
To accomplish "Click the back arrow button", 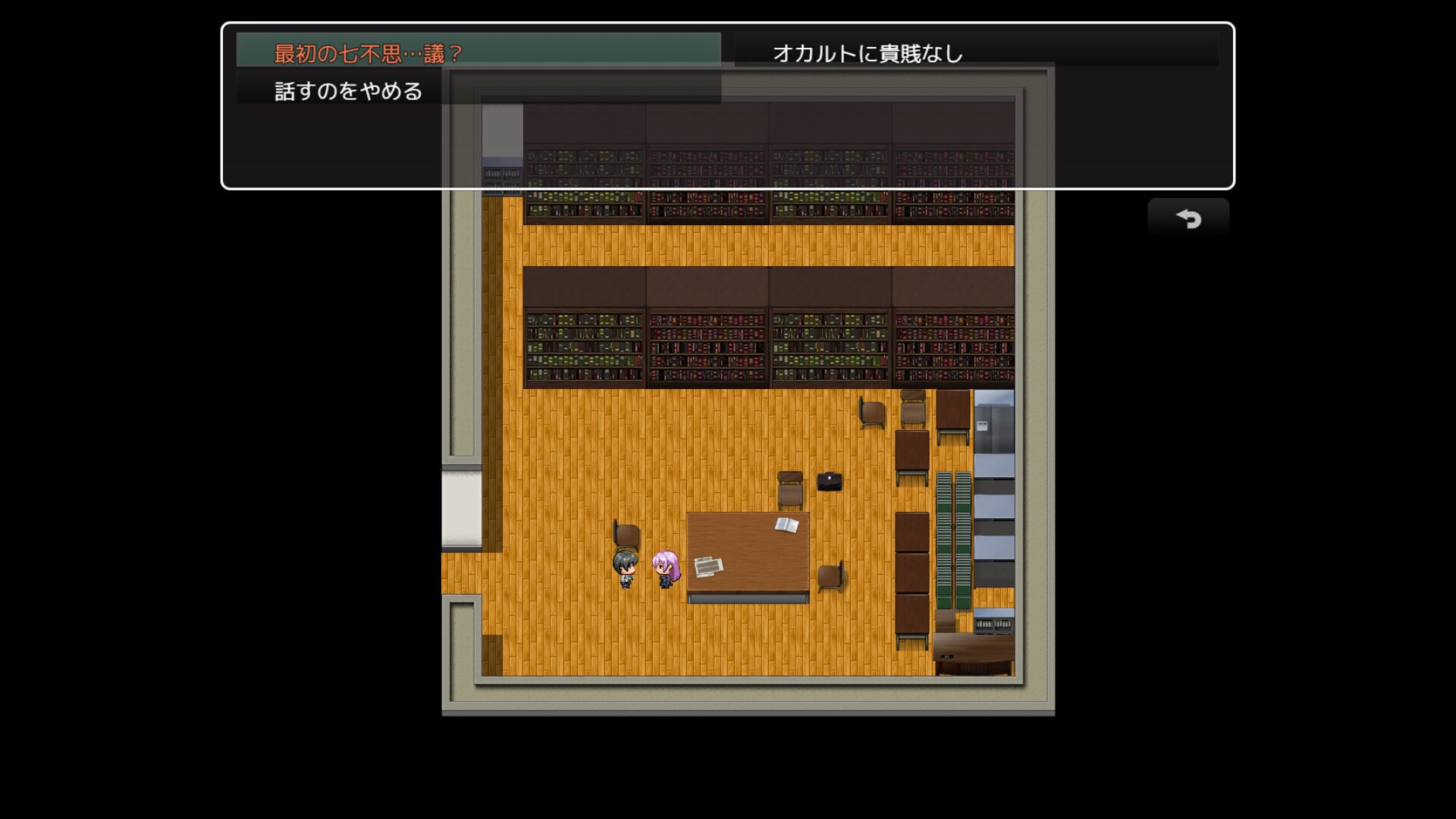I will 1188,219.
